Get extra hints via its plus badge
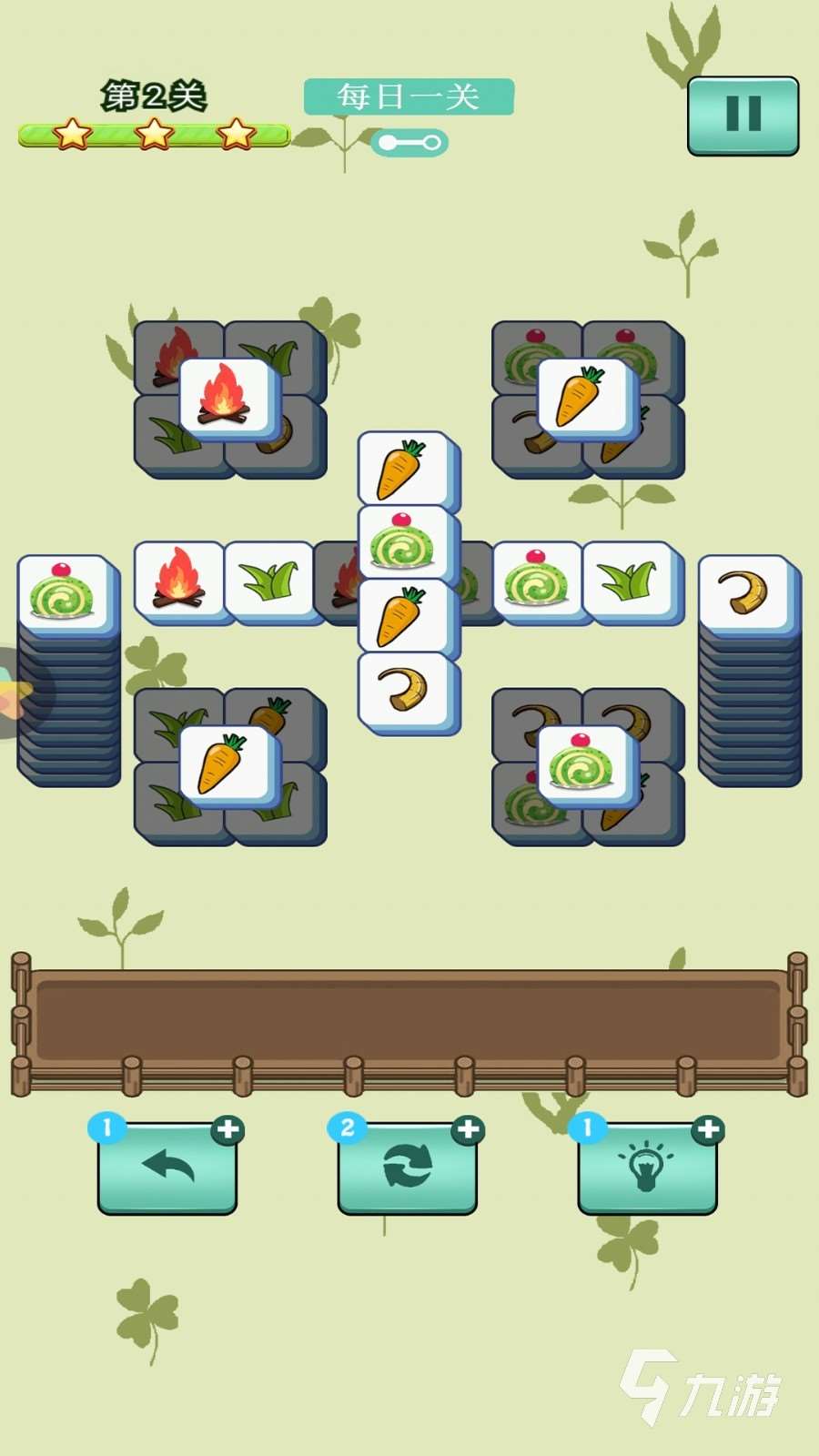819x1456 pixels. pyautogui.click(x=707, y=1130)
